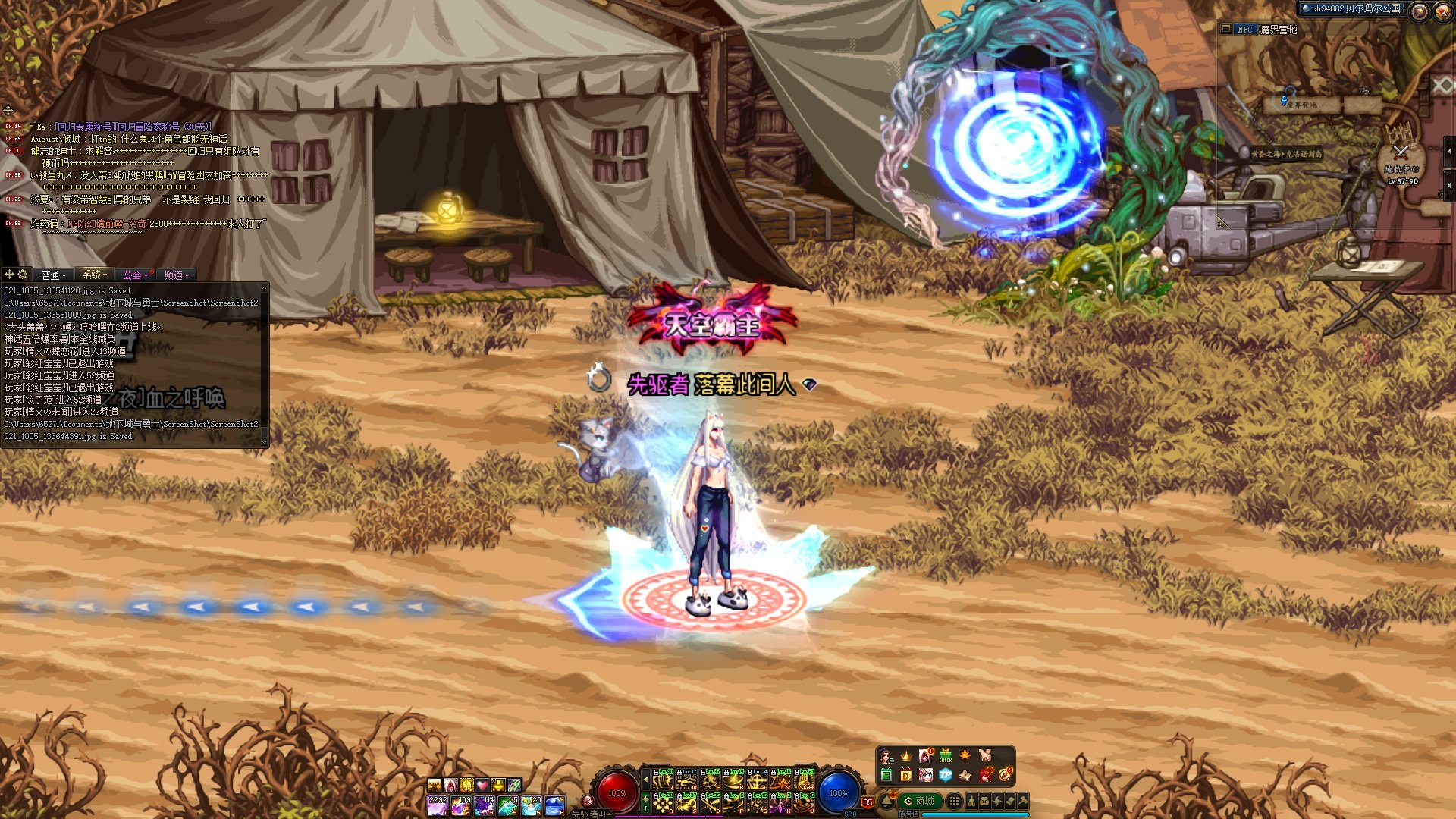This screenshot has height=819, width=1456.
Task: Activate the skill bound to Shift
Action: coord(805,780)
